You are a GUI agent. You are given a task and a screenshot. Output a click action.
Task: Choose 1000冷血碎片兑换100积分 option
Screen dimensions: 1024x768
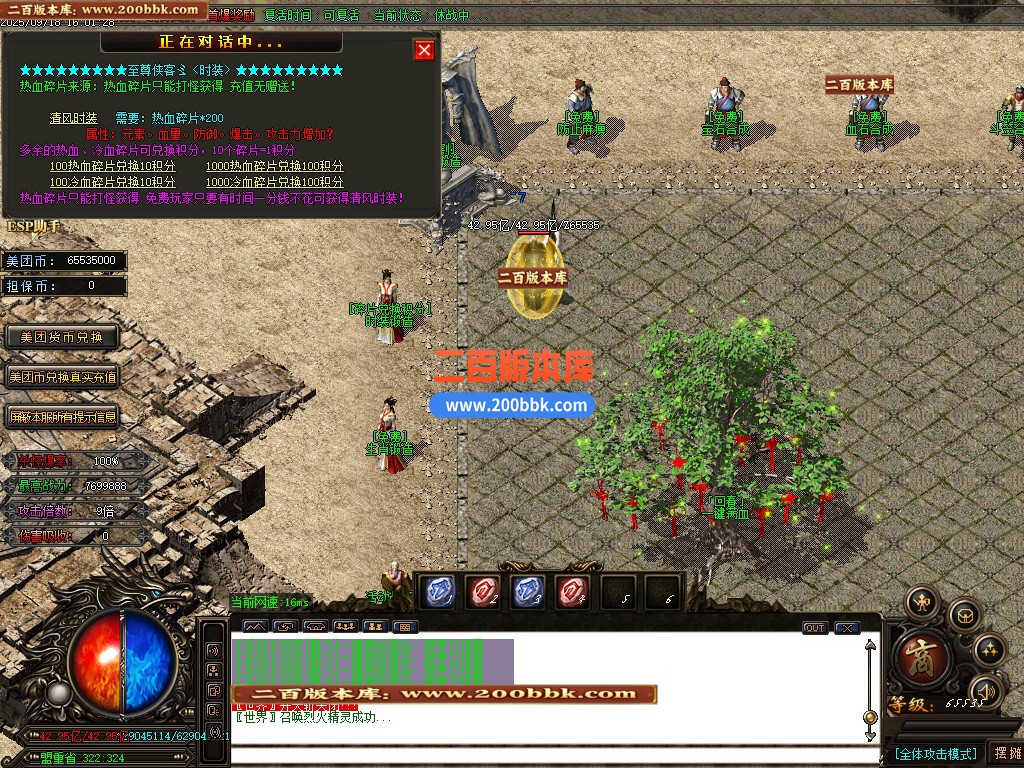[x=274, y=182]
